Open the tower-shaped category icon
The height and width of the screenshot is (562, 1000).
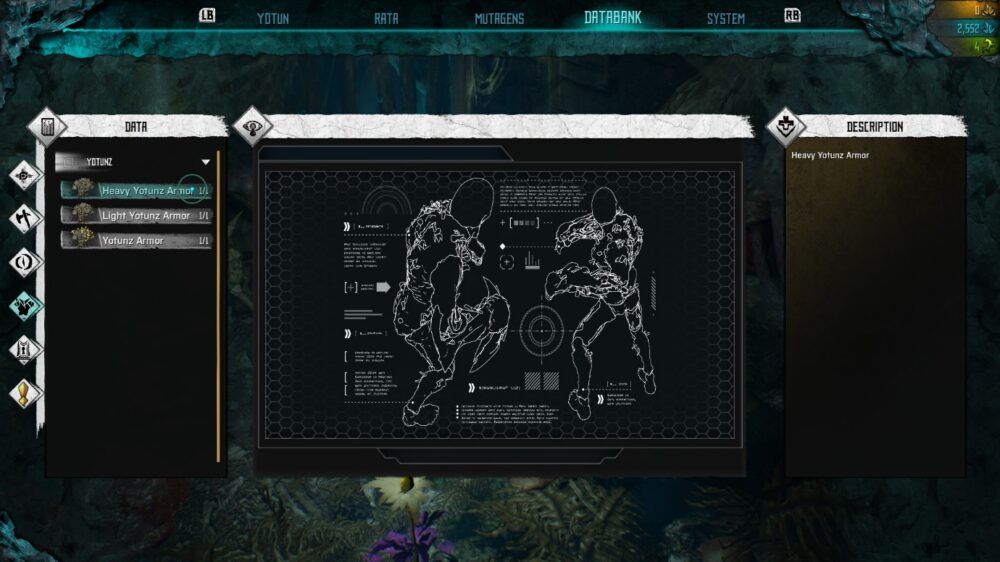click(25, 350)
